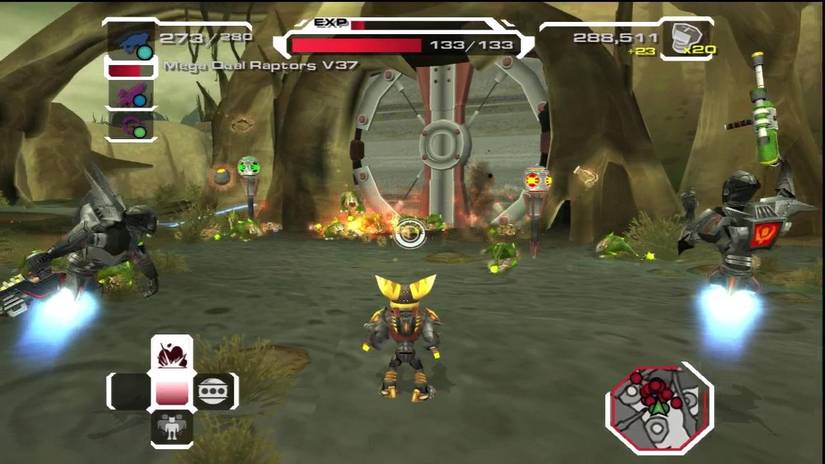
Task: Open the octagonal minimap radar
Action: point(658,407)
